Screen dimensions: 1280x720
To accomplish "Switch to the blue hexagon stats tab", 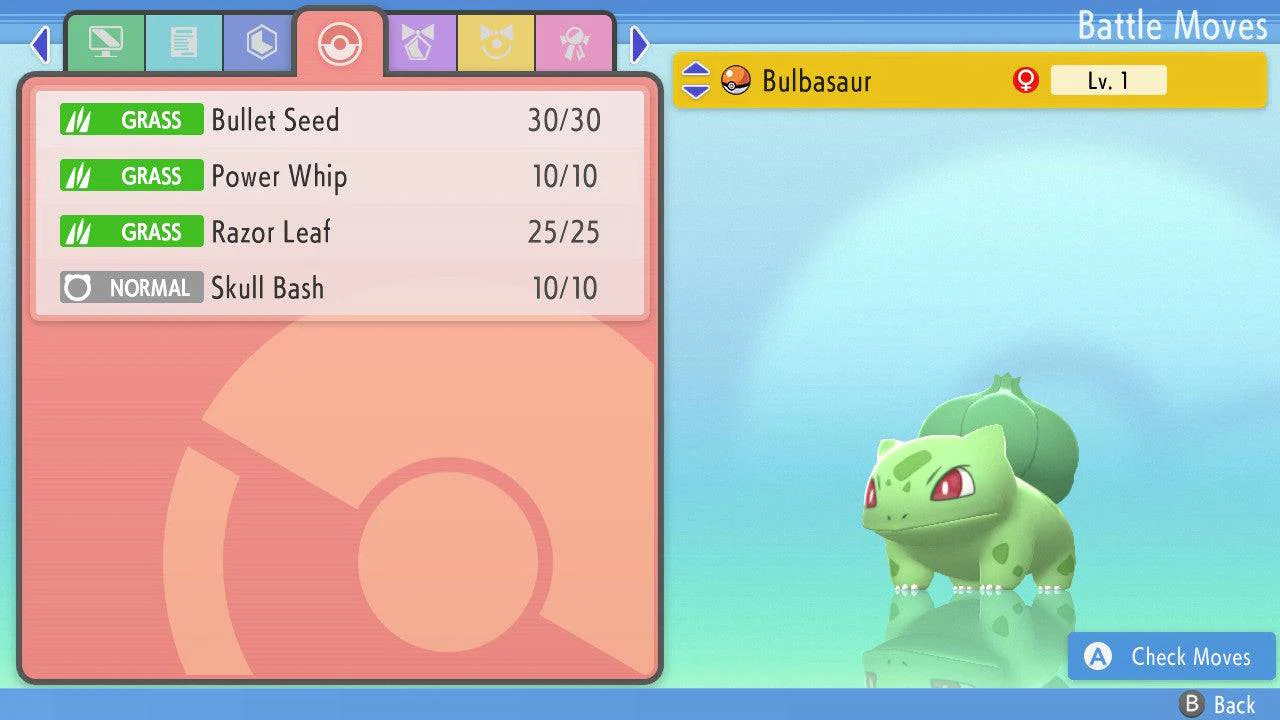I will (261, 43).
